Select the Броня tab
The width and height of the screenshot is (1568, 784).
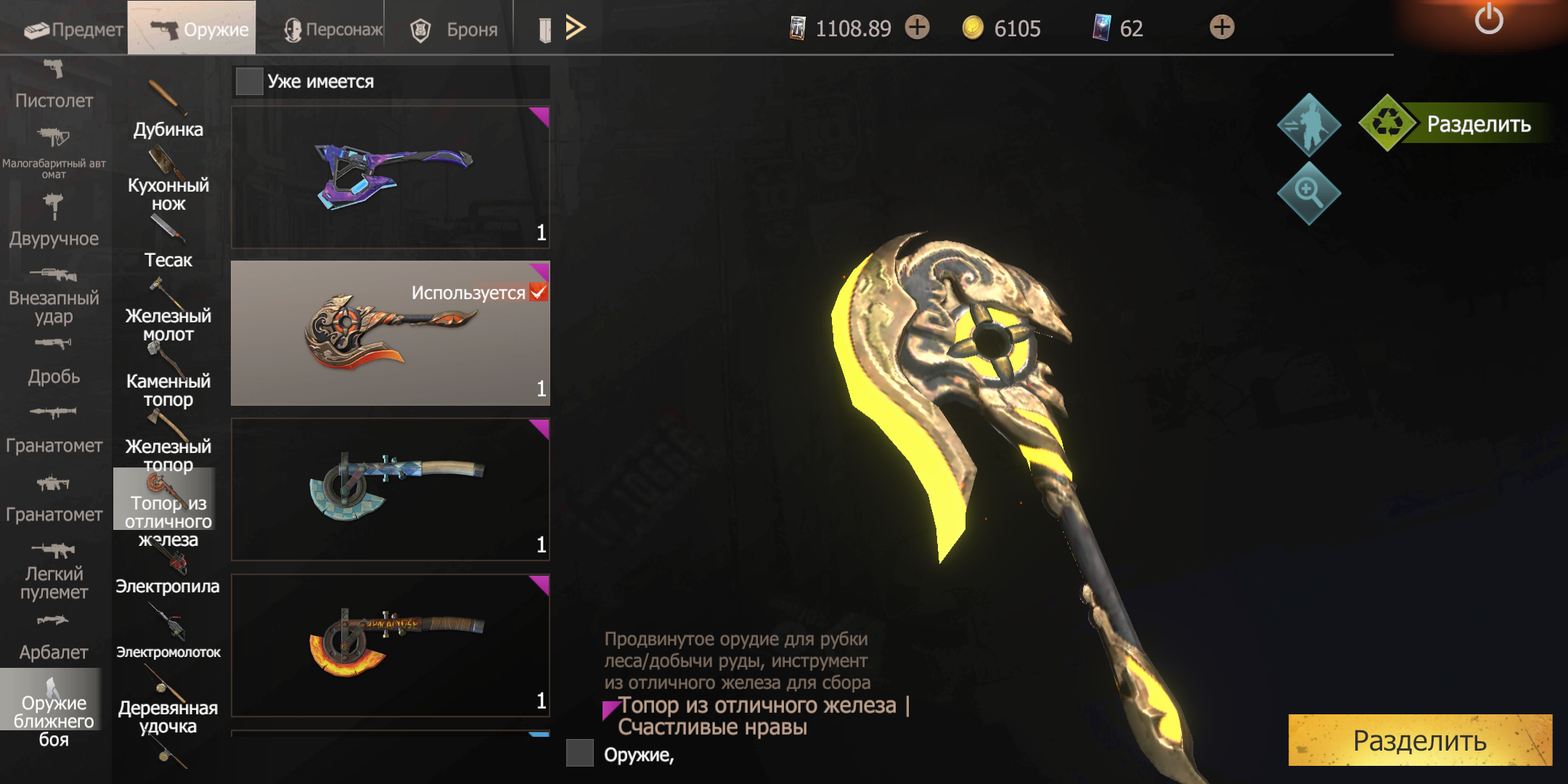[454, 29]
